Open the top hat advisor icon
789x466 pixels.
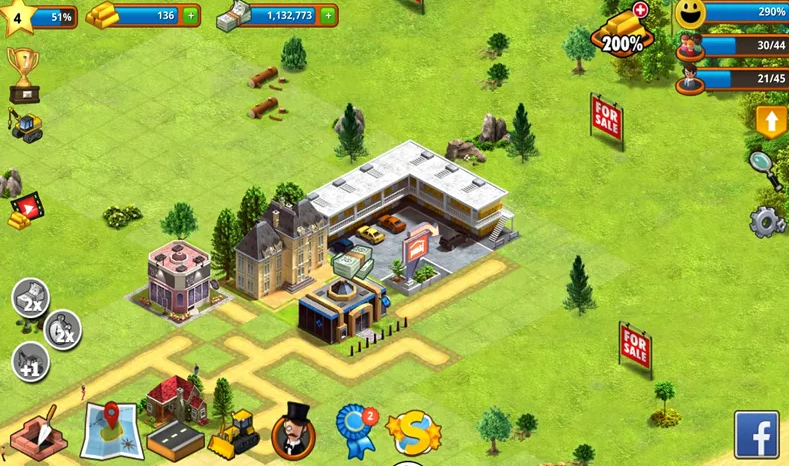(294, 431)
